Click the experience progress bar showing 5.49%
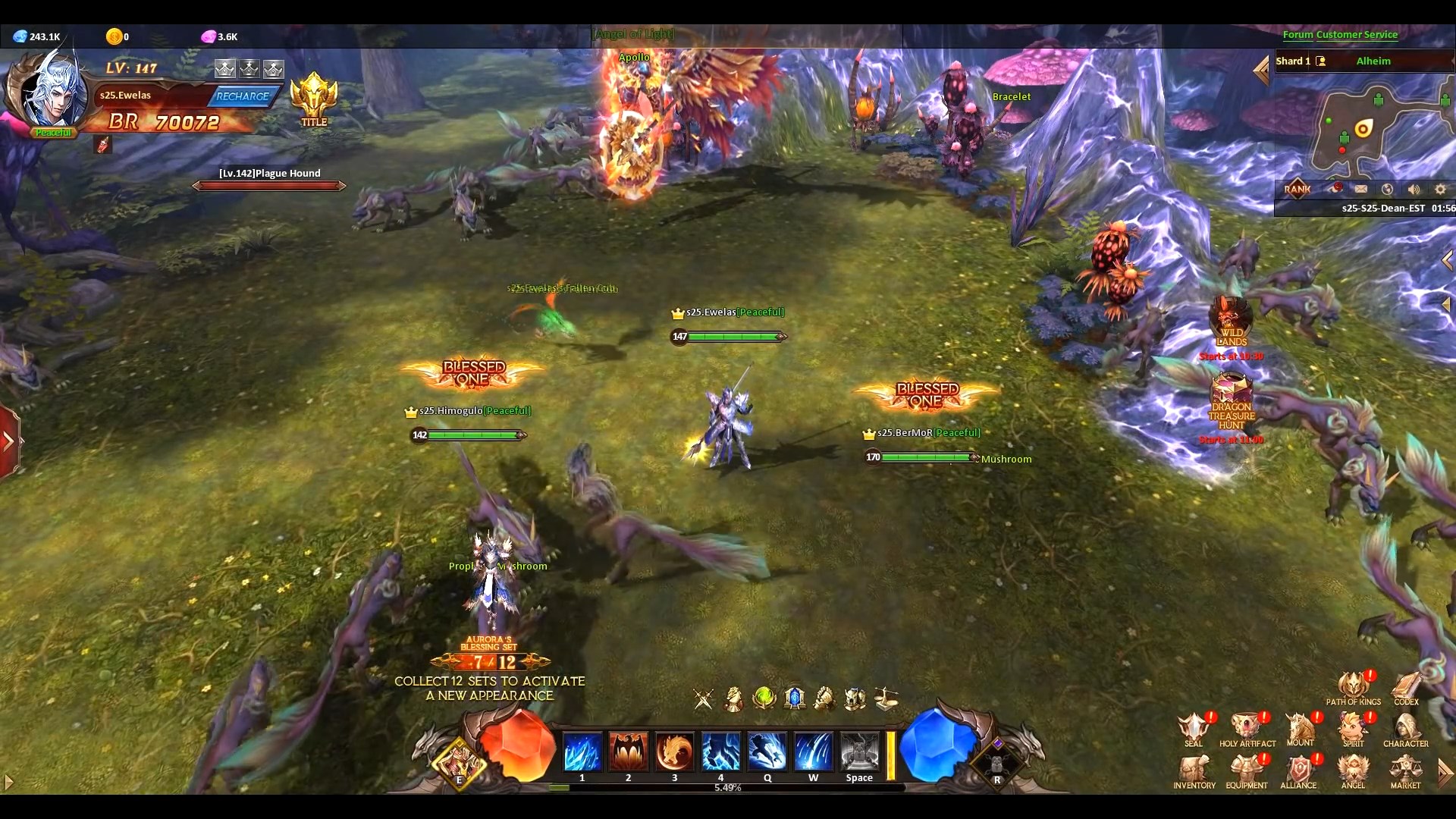1456x819 pixels. tap(728, 788)
